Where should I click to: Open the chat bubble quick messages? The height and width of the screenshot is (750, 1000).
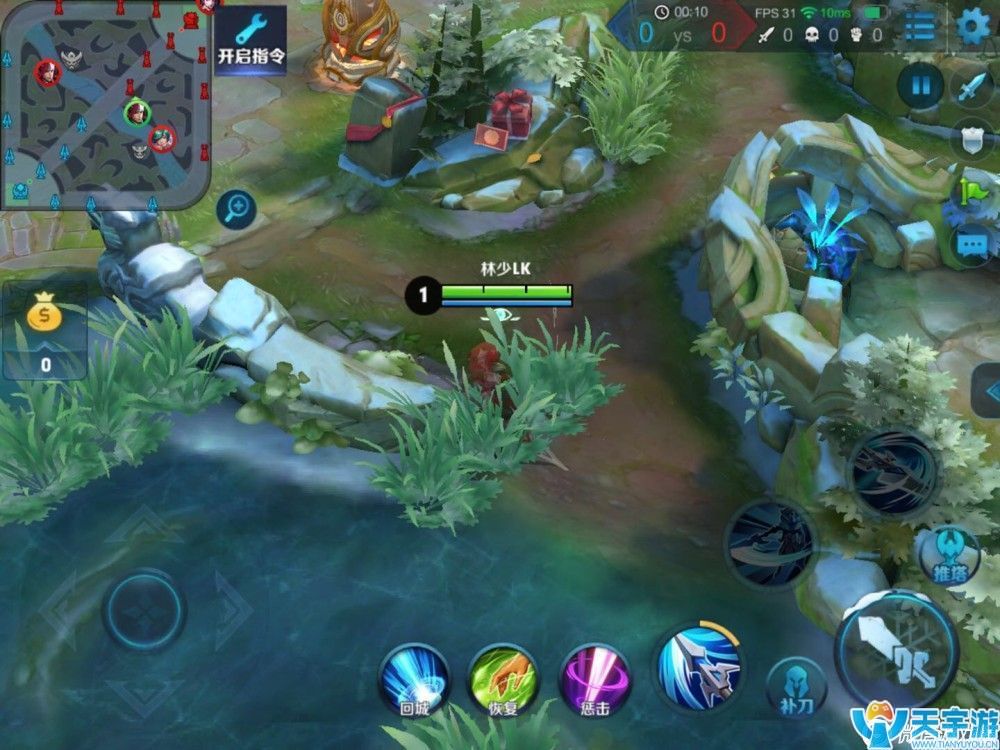(972, 243)
